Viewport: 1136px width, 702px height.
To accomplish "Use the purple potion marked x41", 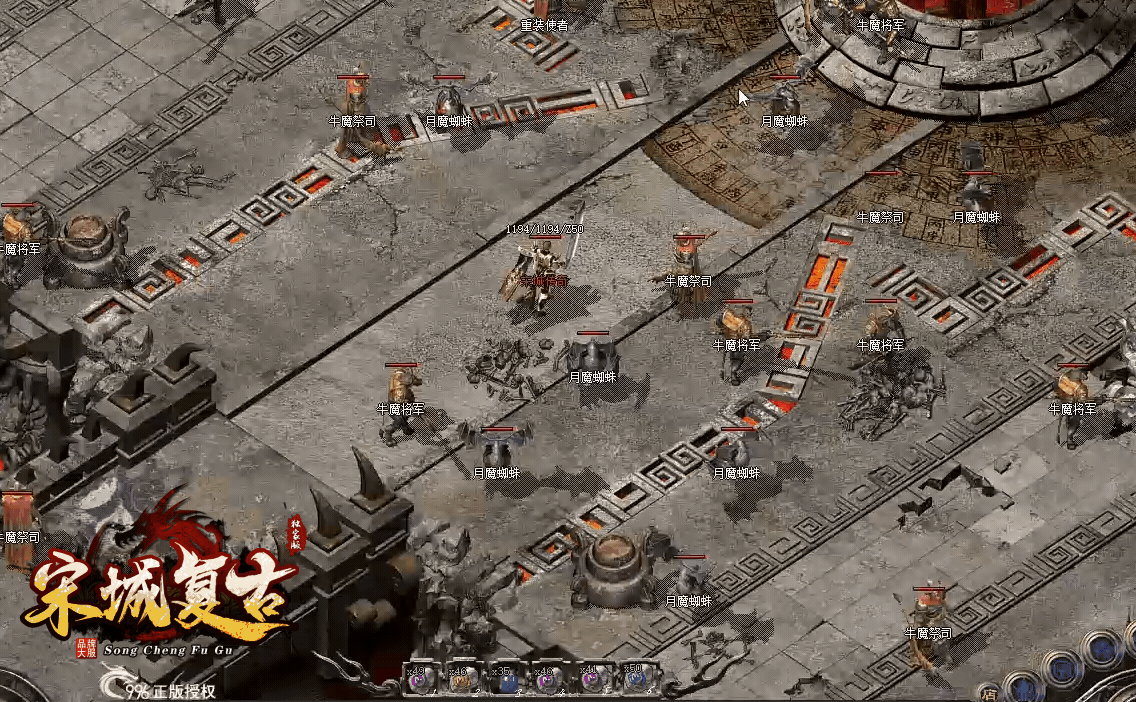I will click(x=590, y=681).
